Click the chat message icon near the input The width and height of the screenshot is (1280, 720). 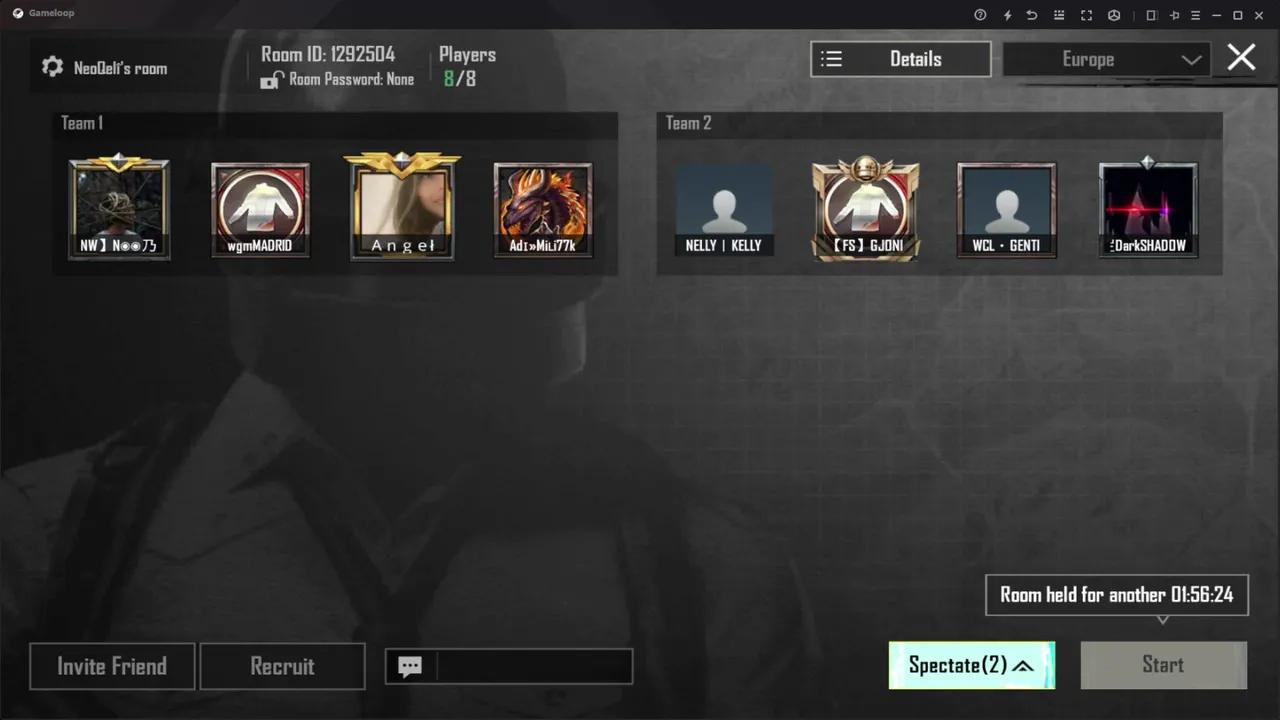tap(410, 667)
